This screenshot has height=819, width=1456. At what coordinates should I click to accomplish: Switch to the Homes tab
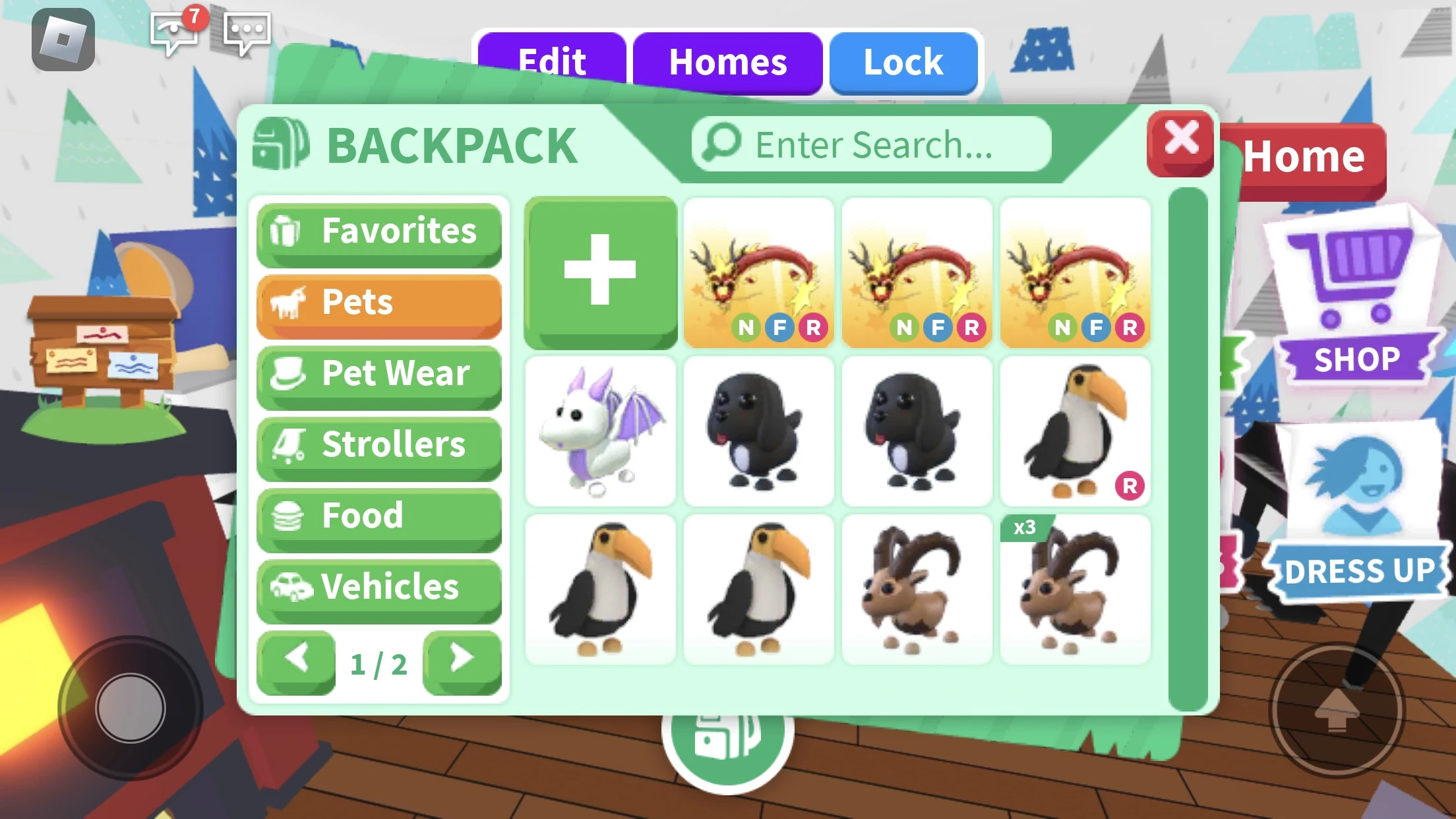727,61
